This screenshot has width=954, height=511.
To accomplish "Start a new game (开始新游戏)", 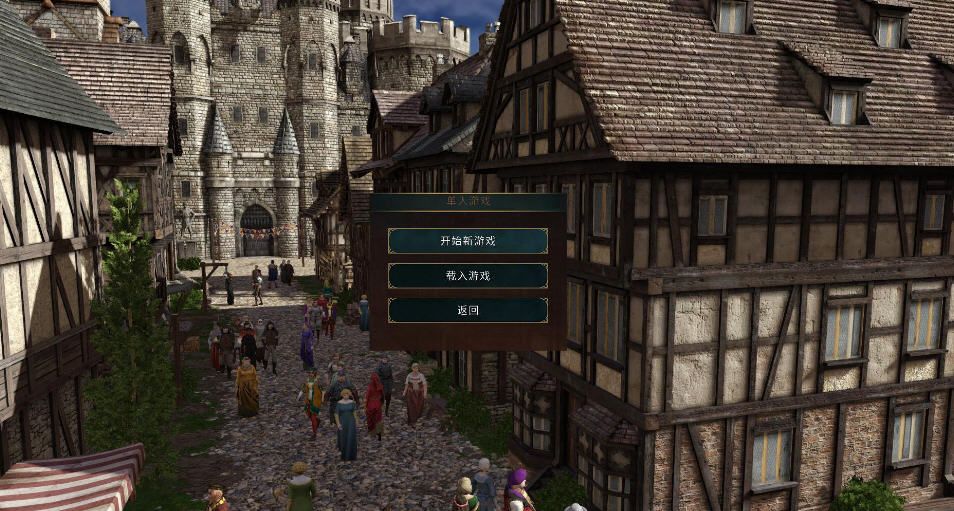I will tap(467, 241).
